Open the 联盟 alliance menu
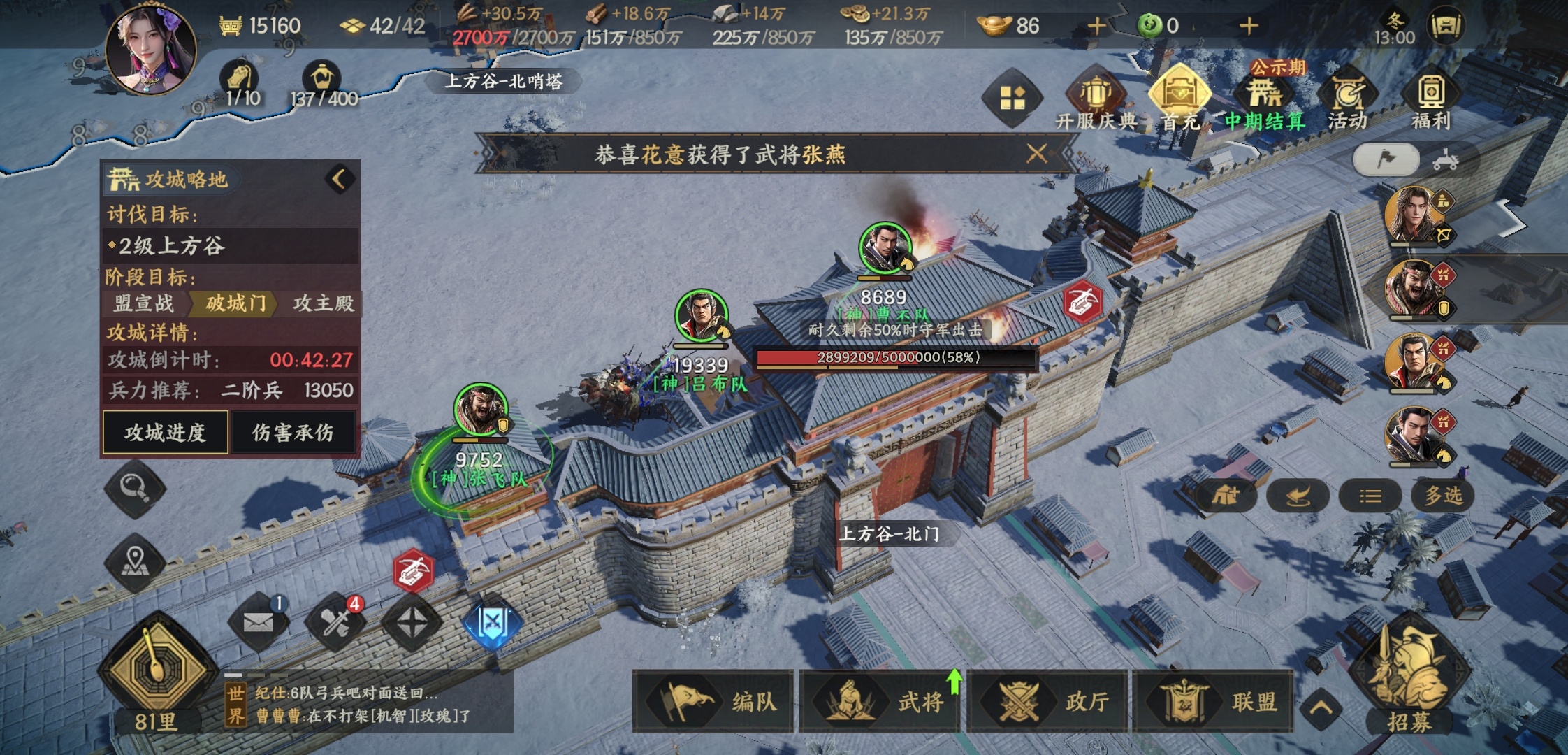The height and width of the screenshot is (755, 1568). coord(1213,701)
